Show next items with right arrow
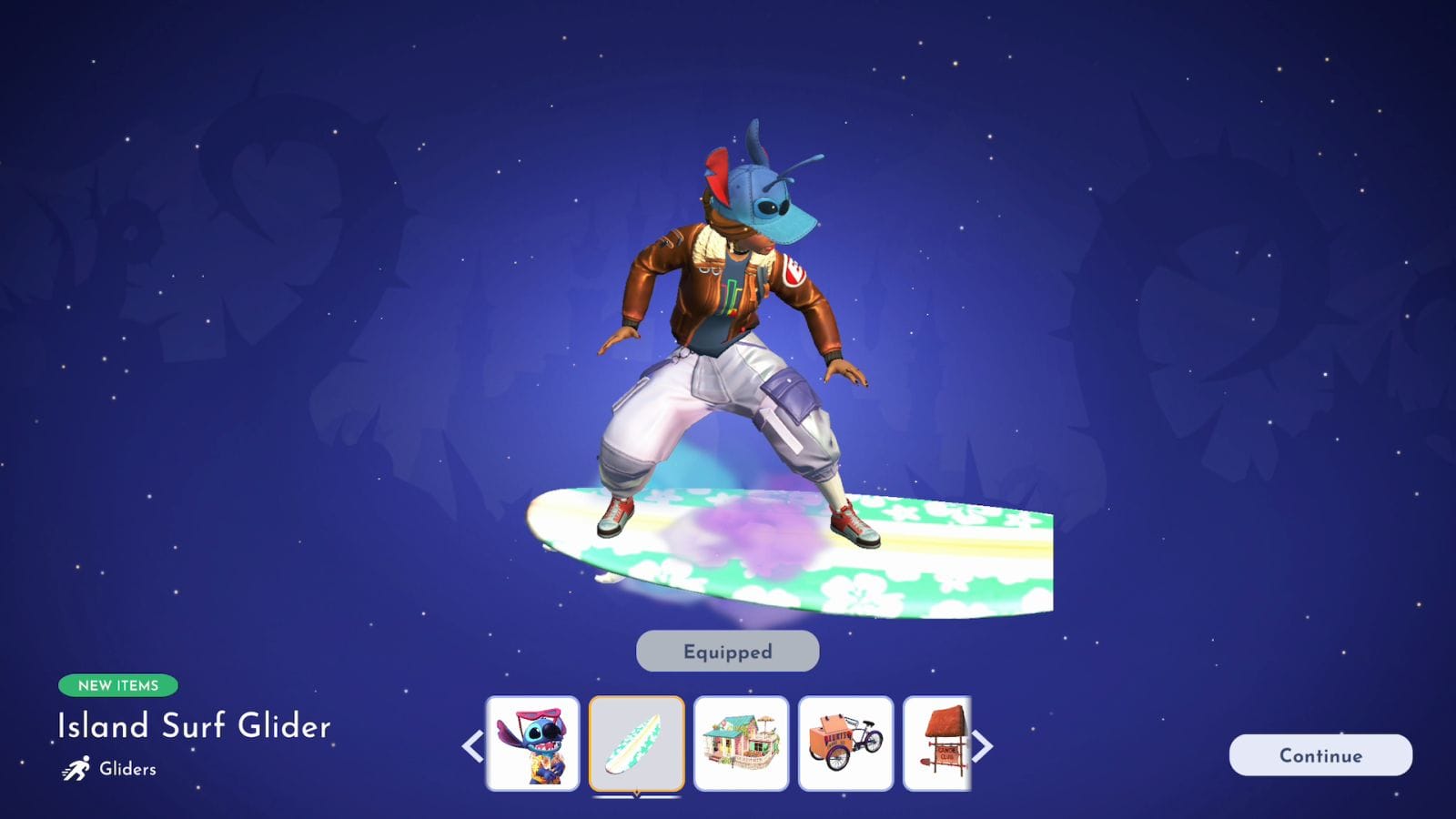 point(983,746)
